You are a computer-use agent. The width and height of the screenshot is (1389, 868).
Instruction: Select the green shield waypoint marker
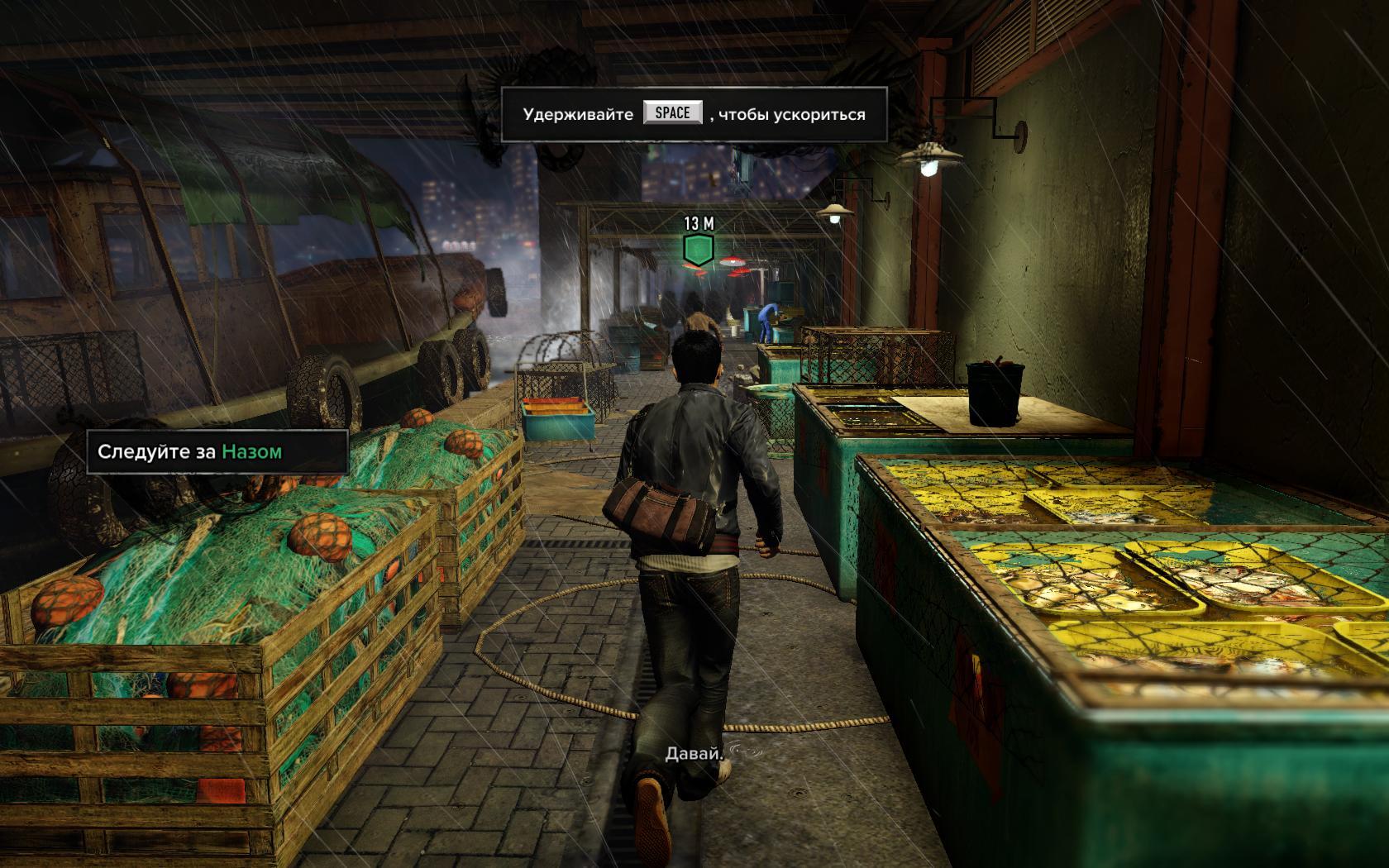click(698, 250)
